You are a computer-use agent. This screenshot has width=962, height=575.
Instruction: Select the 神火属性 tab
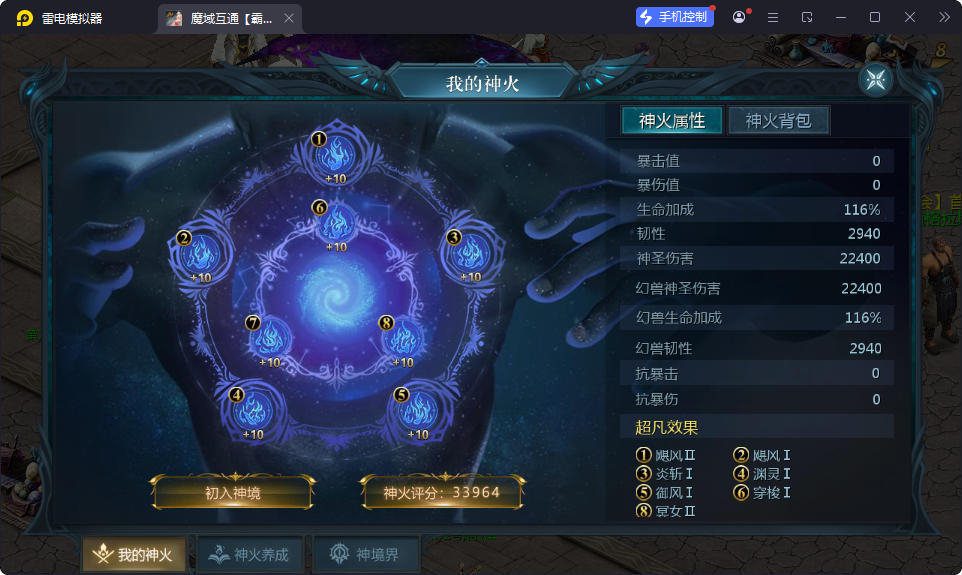(x=672, y=121)
